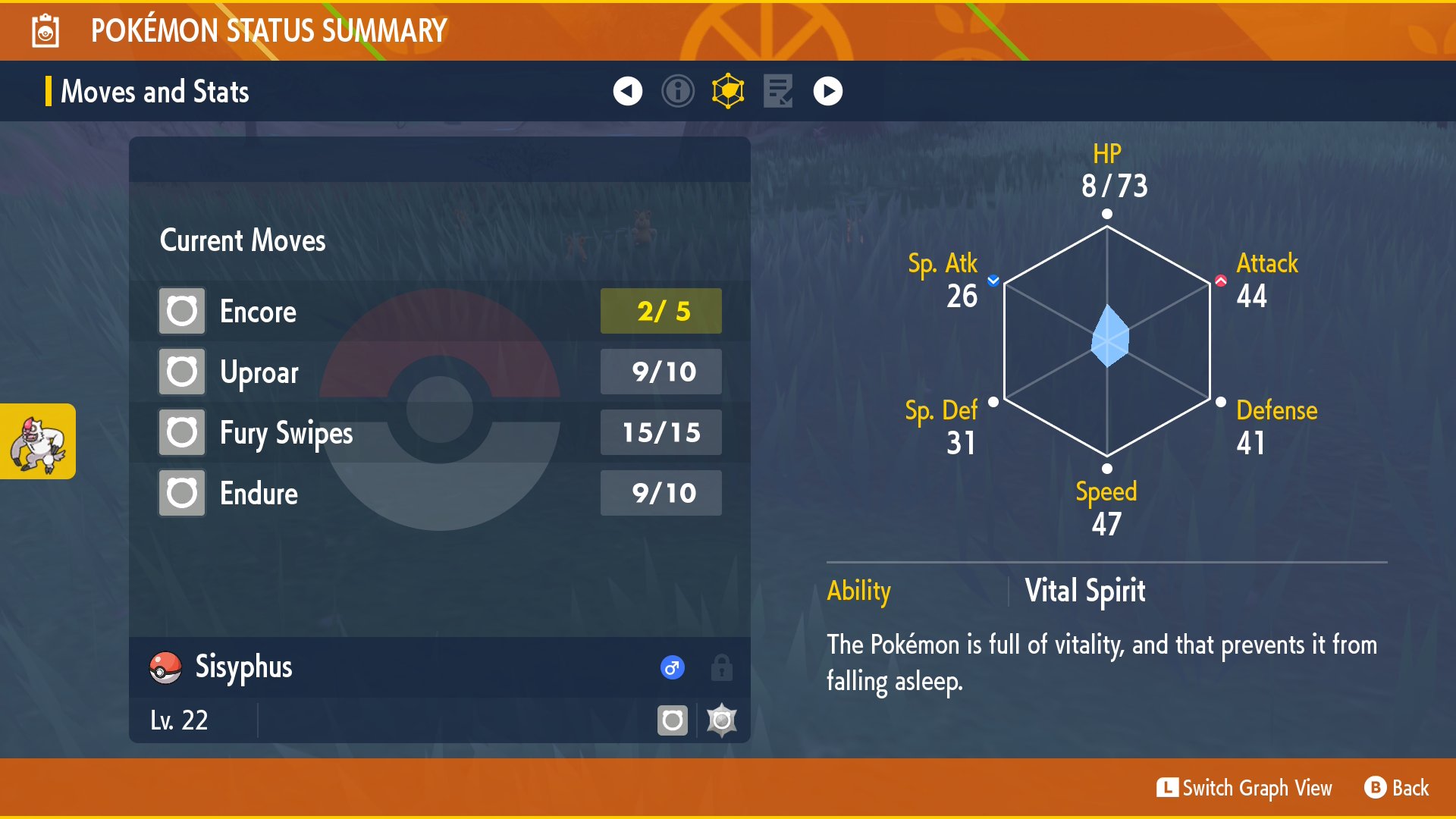Go to the next summary page arrow

pos(827,91)
